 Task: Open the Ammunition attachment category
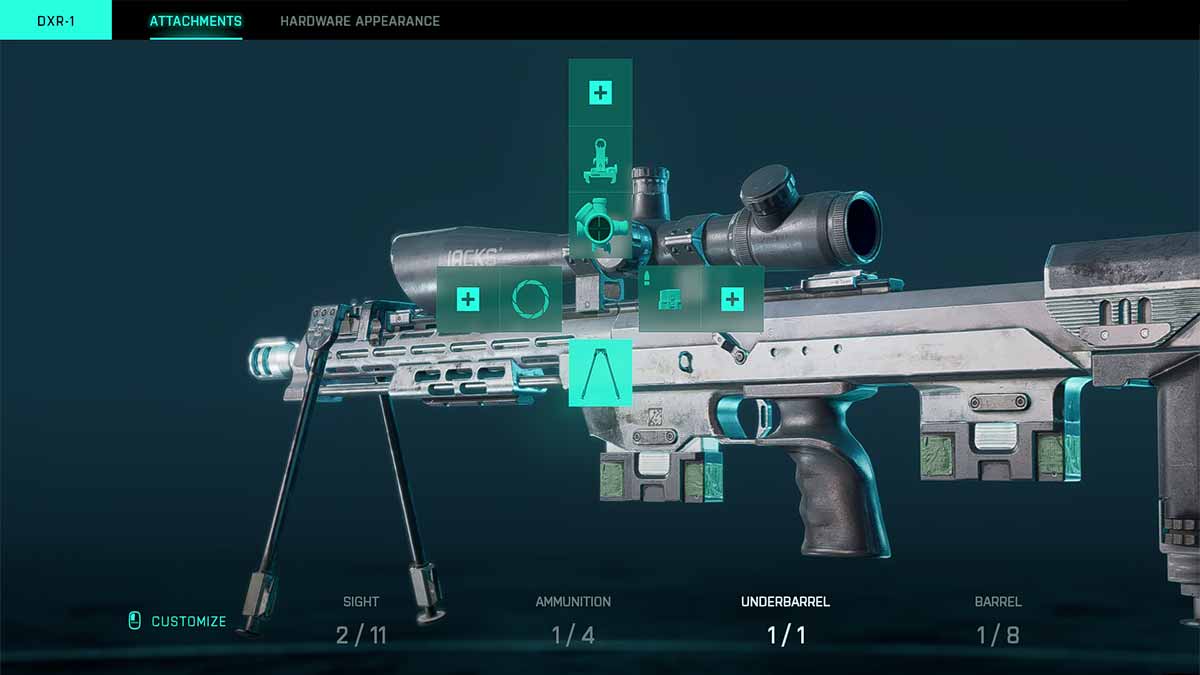click(x=573, y=620)
